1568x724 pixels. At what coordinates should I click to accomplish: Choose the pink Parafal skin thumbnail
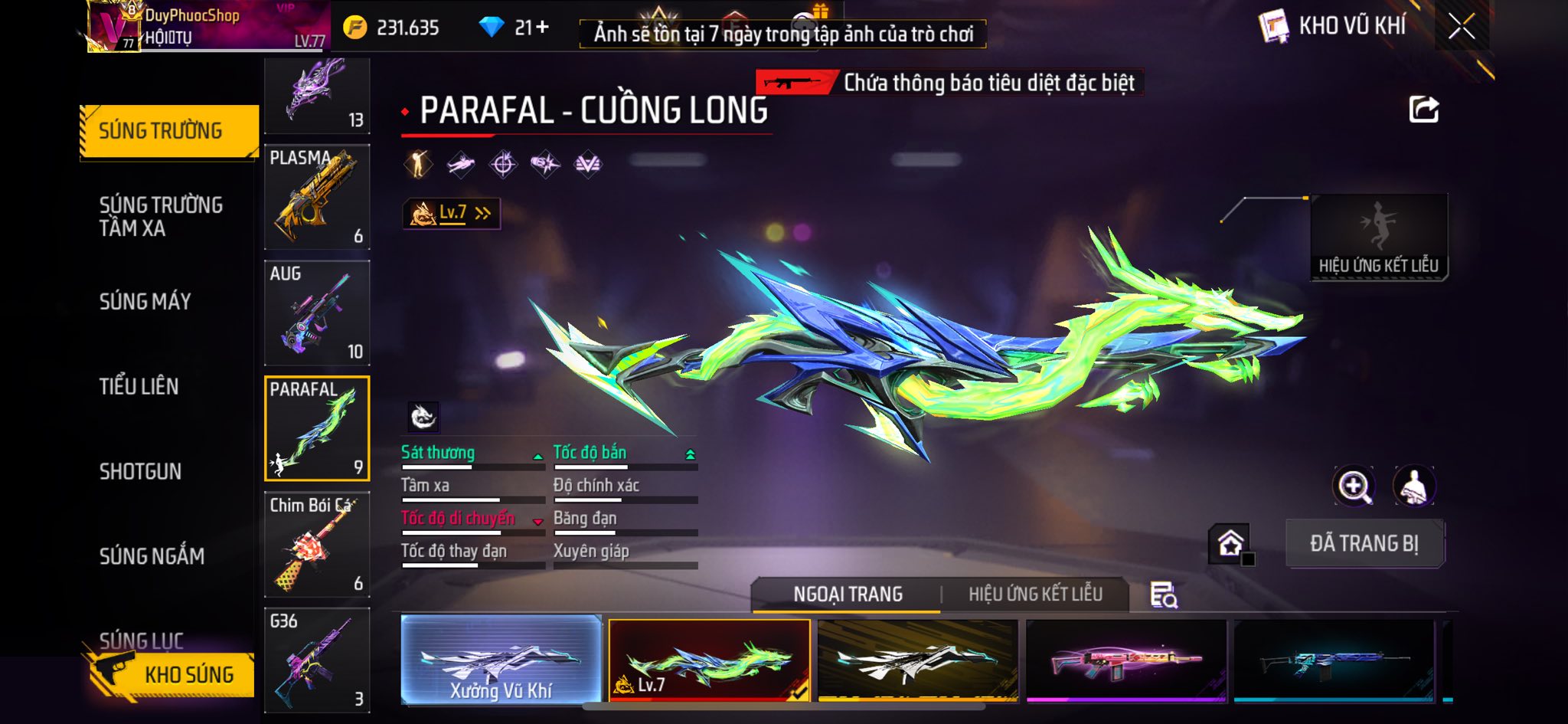pyautogui.click(x=1125, y=660)
